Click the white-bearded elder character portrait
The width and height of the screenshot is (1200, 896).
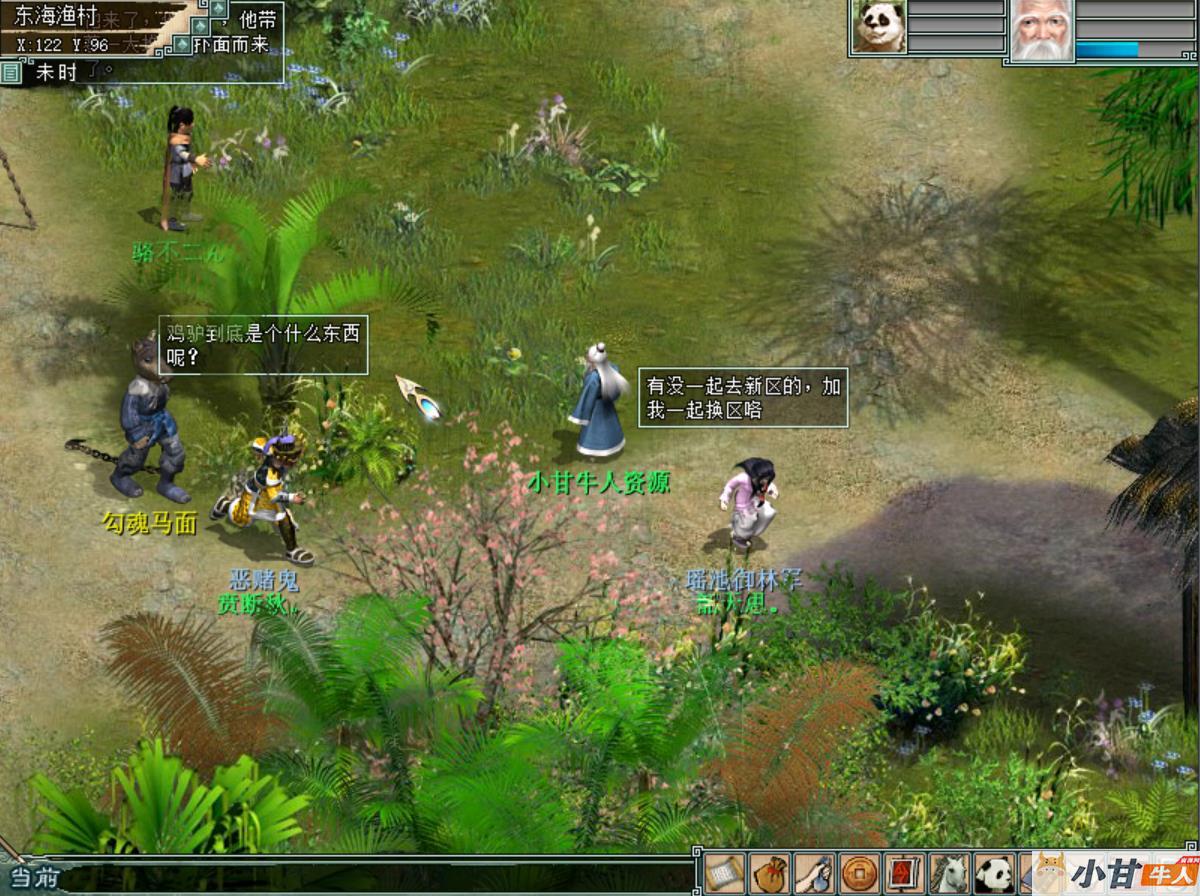click(x=1040, y=30)
